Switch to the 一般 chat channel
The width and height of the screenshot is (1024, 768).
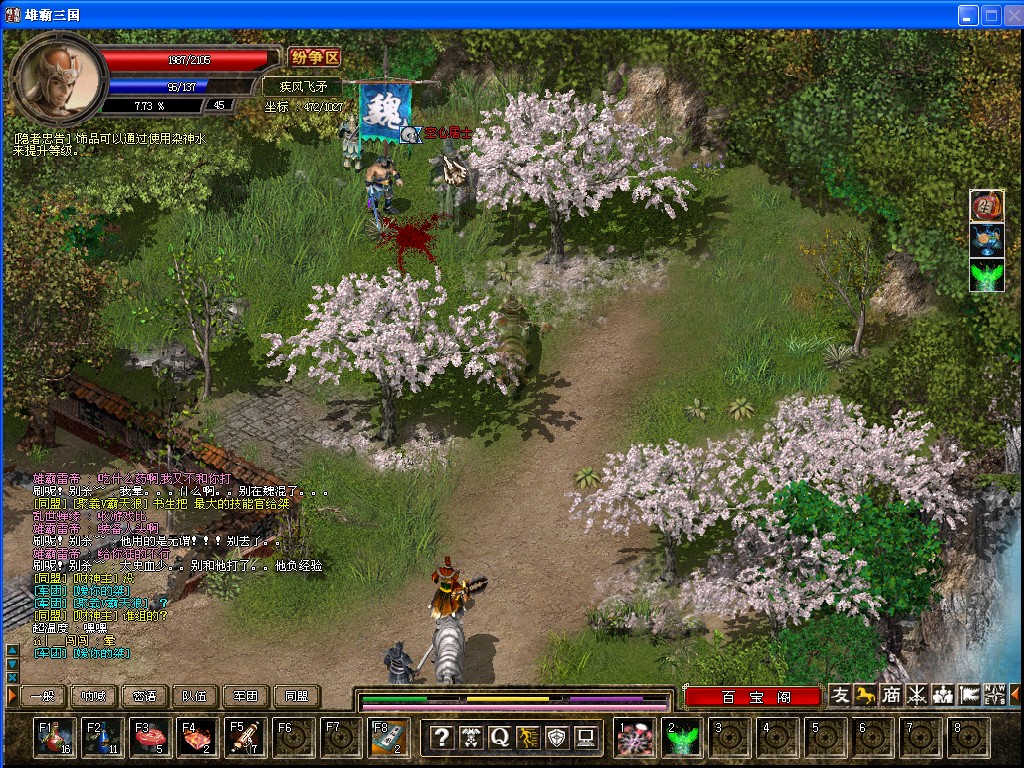coord(42,696)
